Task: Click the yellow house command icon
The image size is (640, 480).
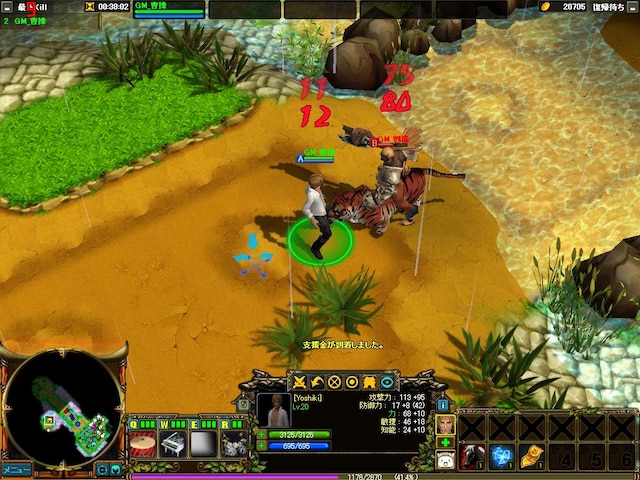Action: (x=368, y=381)
